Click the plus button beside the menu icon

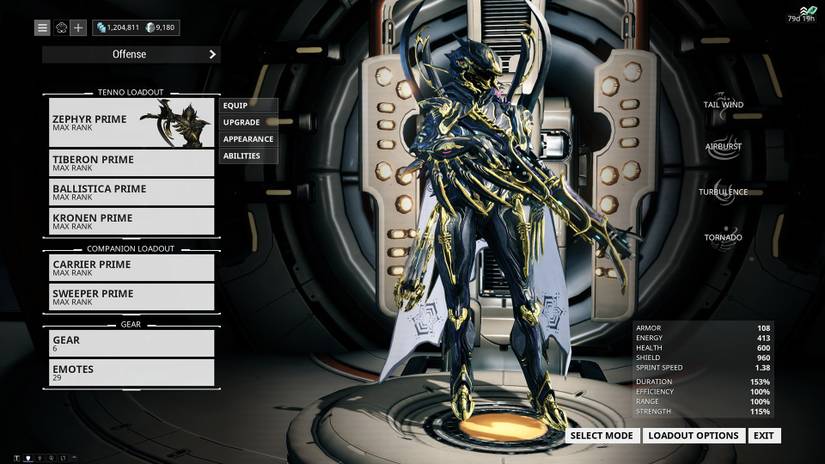coord(78,28)
